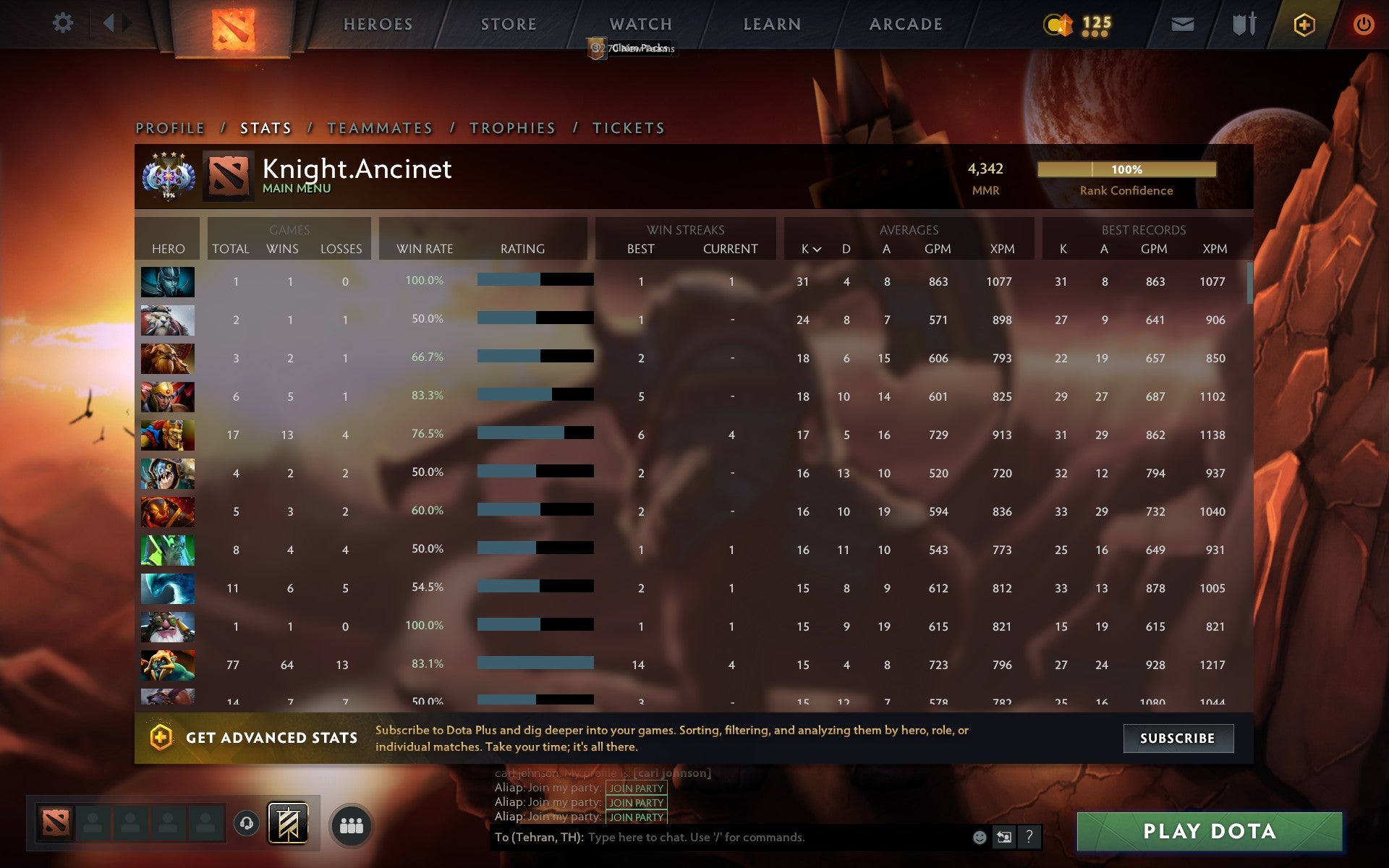Open the help question mark icon in chat bar
The width and height of the screenshot is (1389, 868).
pos(1029,838)
